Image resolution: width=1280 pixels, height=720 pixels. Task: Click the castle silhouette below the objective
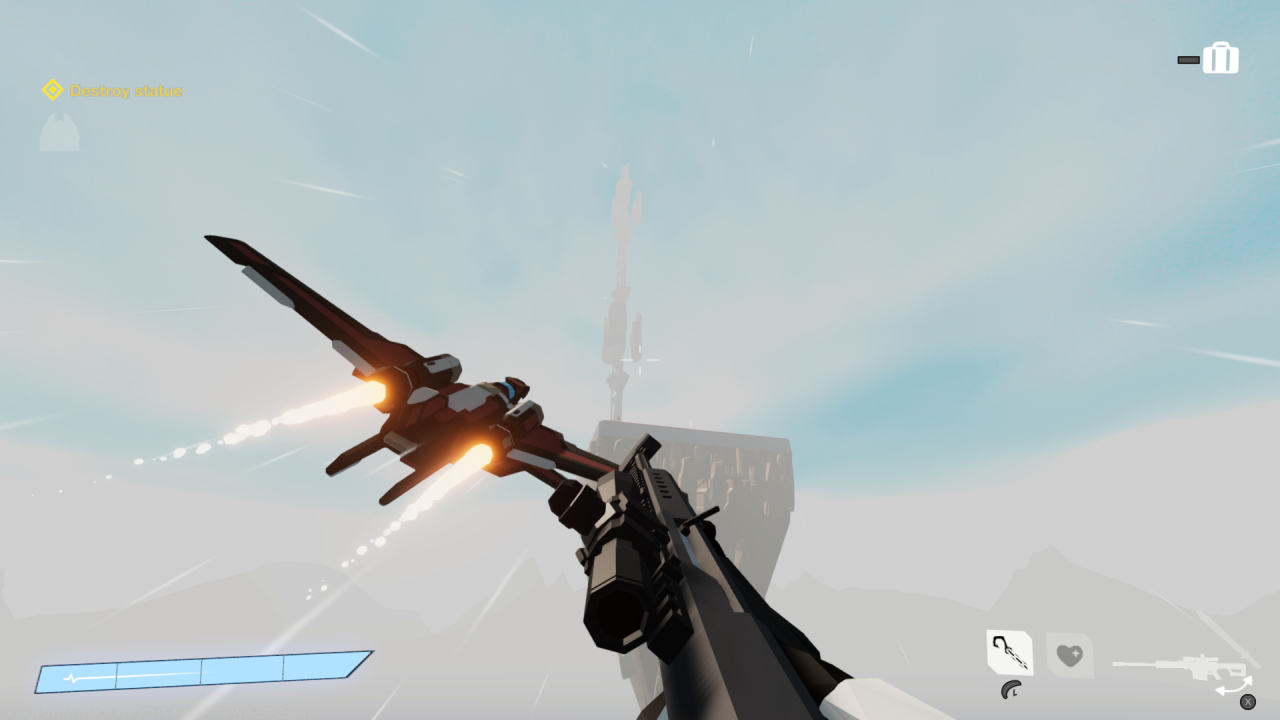(58, 133)
